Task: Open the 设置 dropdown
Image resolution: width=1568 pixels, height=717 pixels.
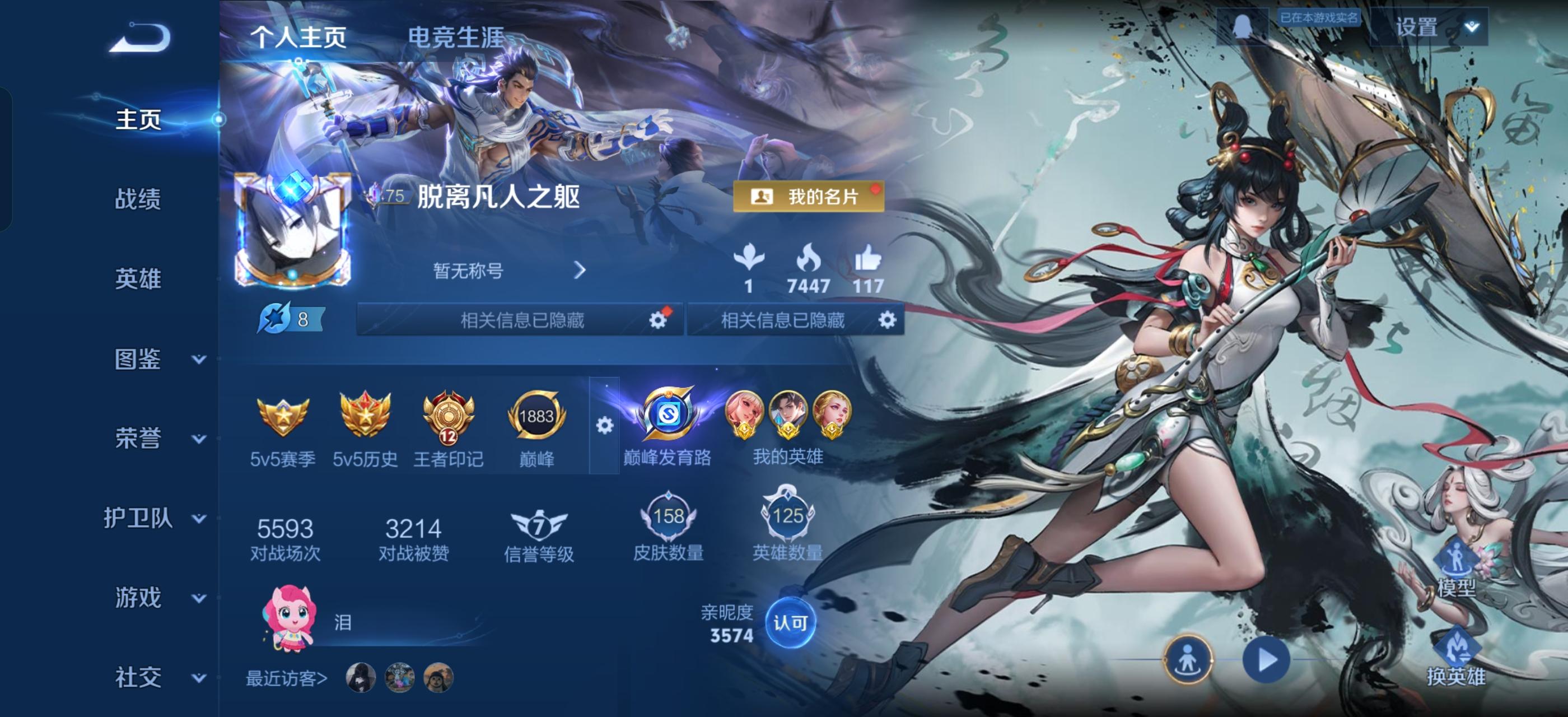Action: pos(1428,27)
